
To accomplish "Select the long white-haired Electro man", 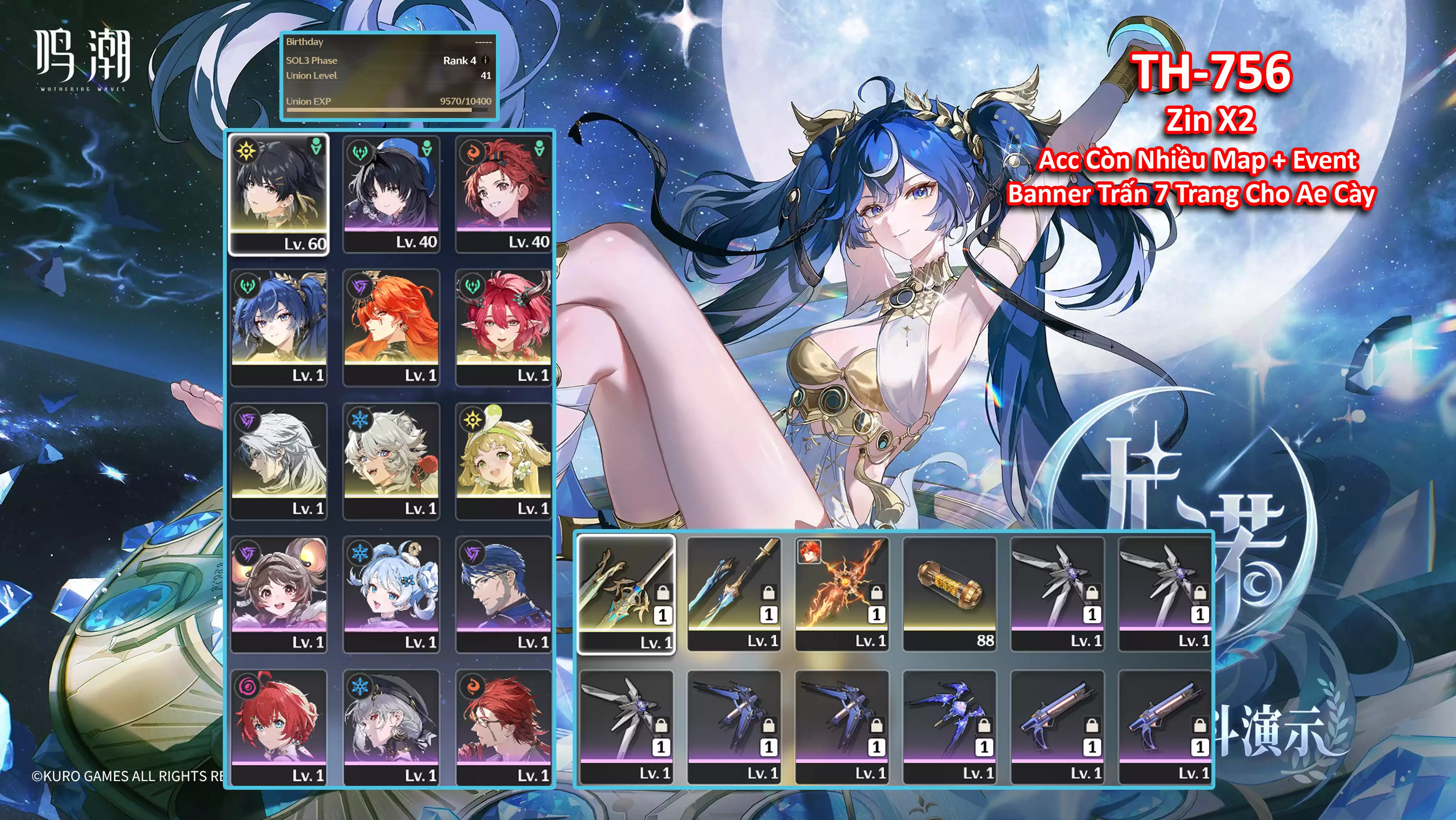I will pos(279,460).
